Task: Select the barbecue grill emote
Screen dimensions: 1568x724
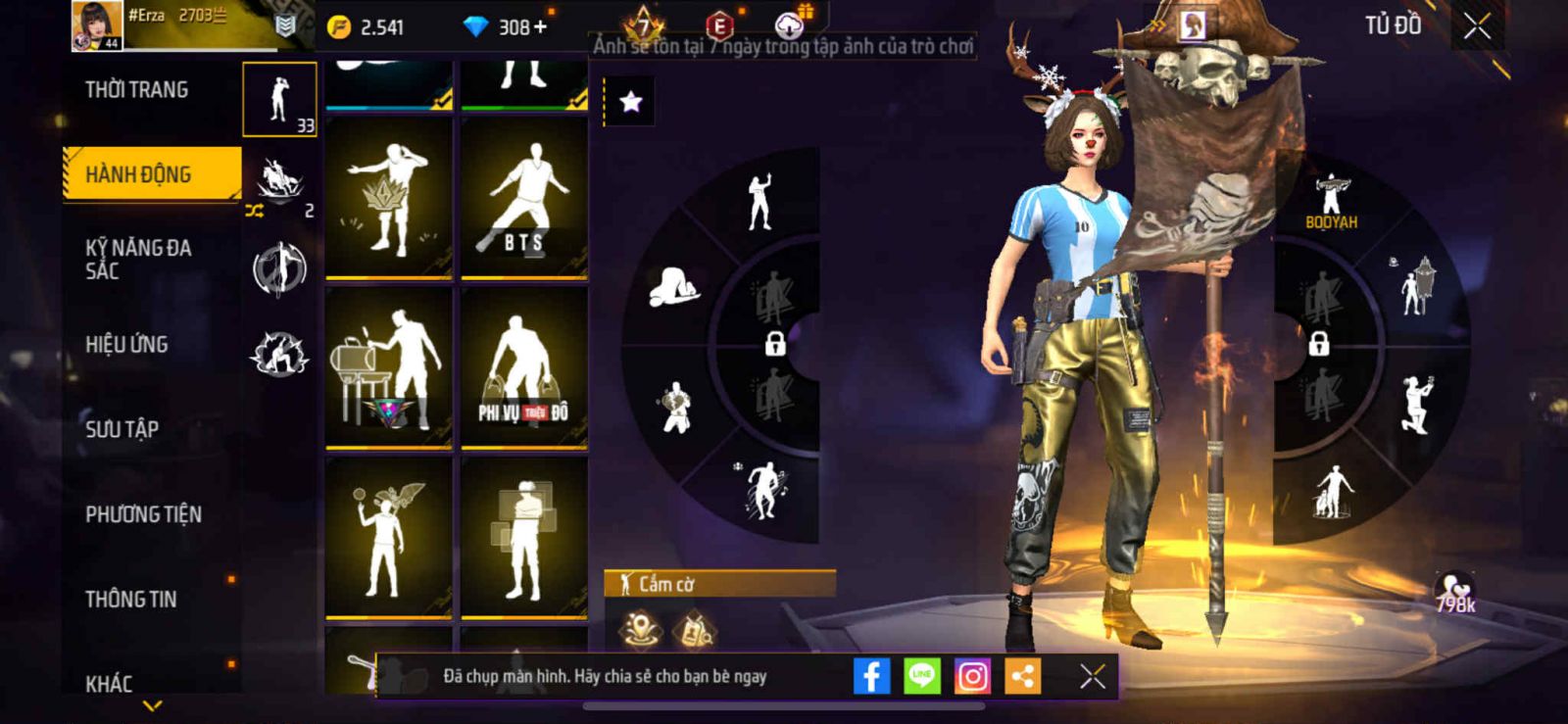Action: pyautogui.click(x=389, y=367)
